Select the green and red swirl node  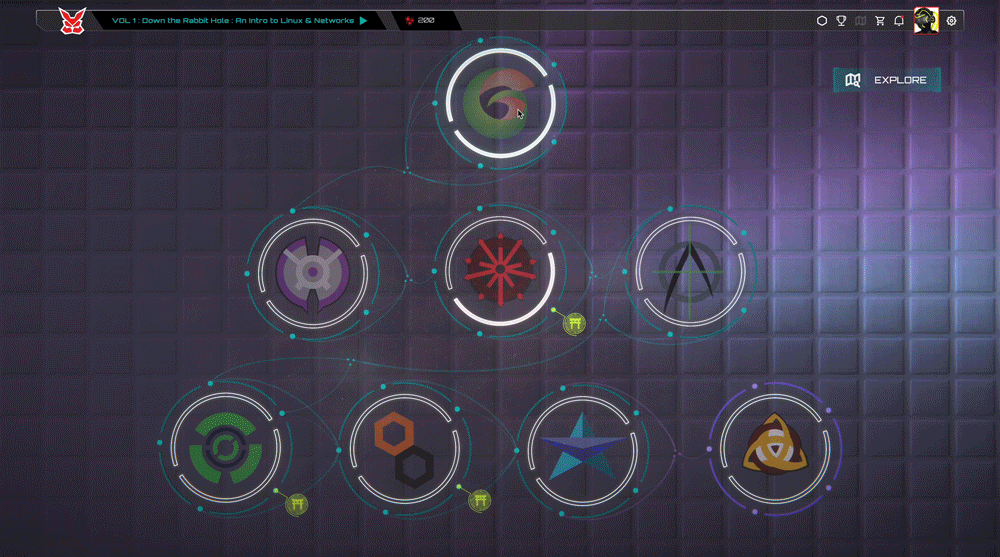click(x=501, y=104)
